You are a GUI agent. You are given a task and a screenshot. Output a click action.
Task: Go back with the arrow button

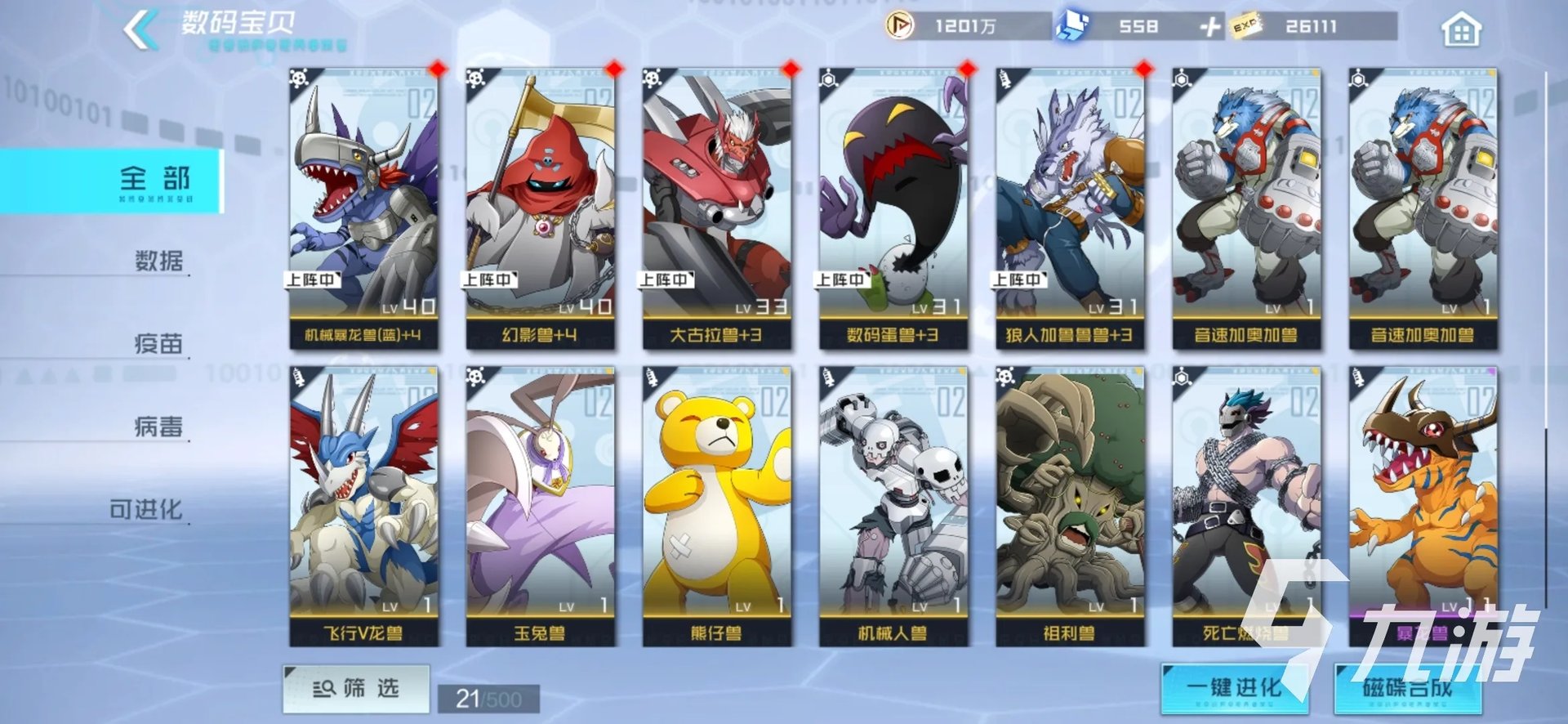140,29
